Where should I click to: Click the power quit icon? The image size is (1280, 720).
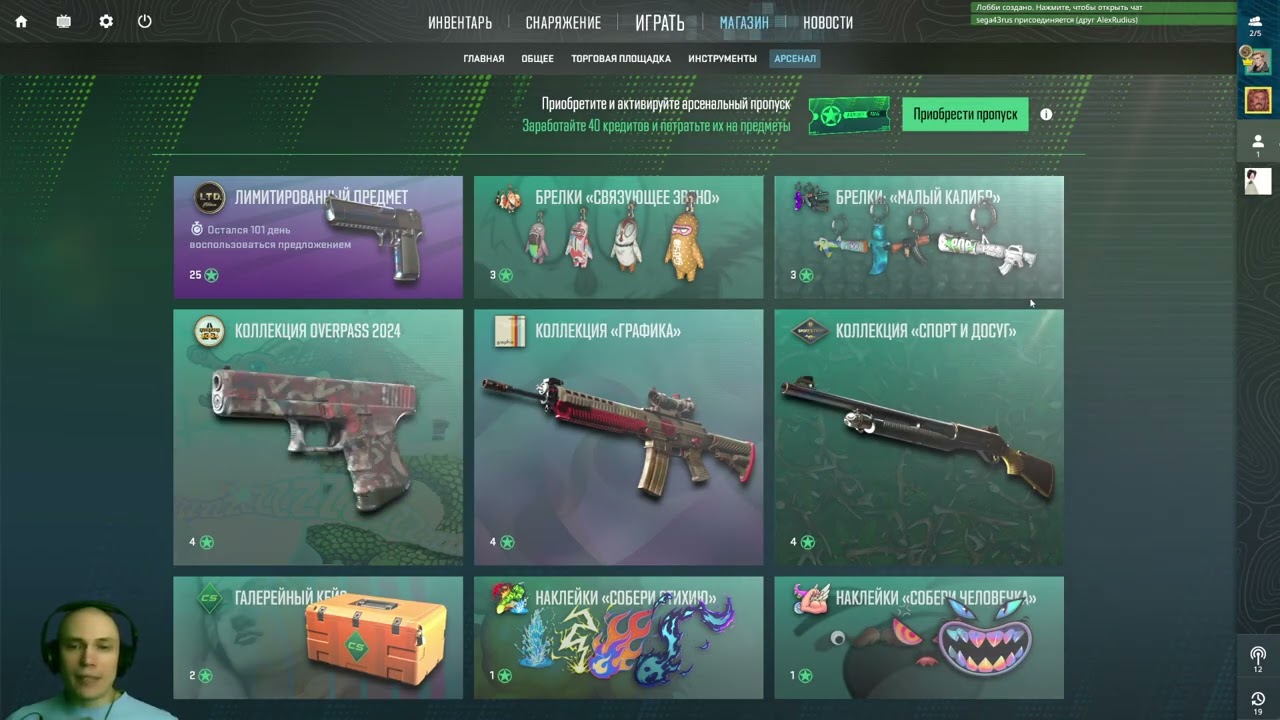click(145, 21)
